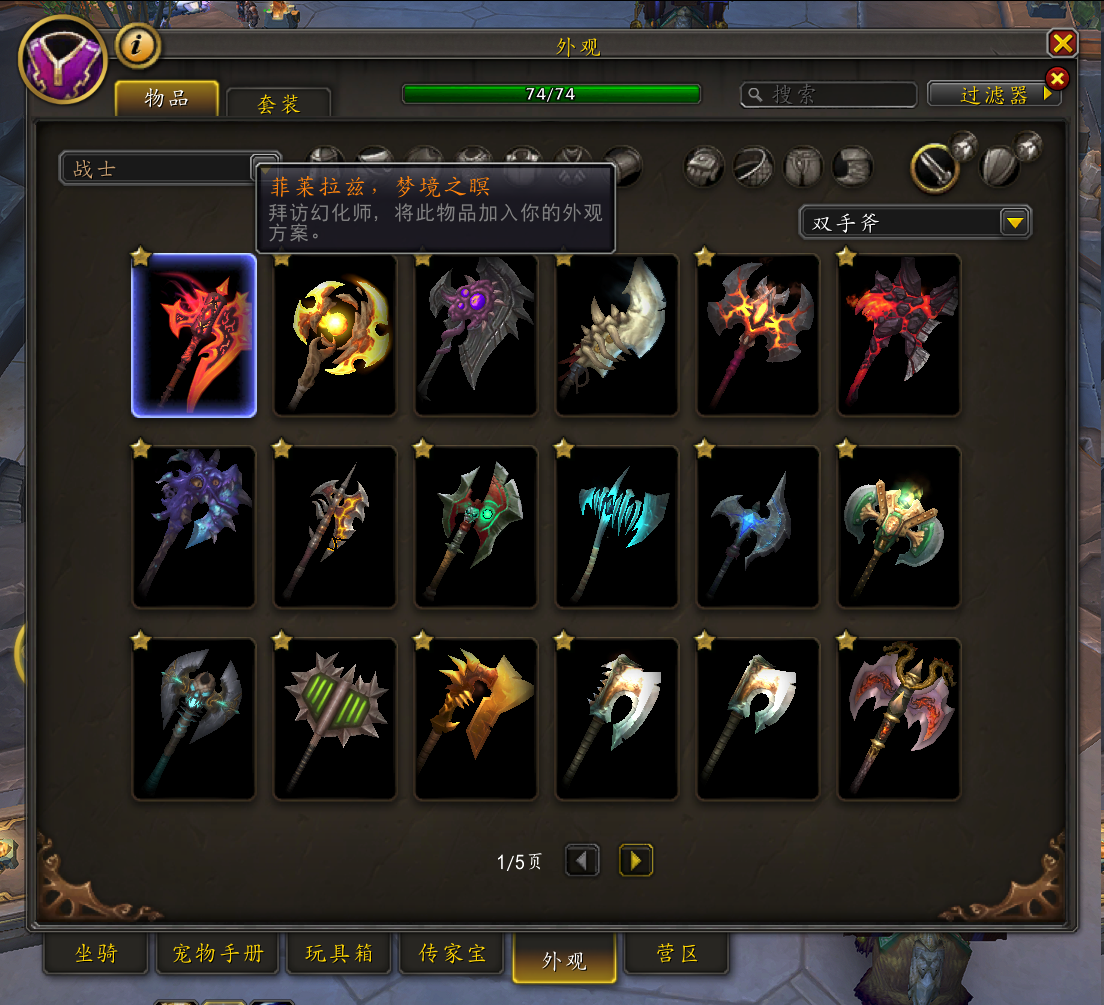Open the 宠物手册 pet journal tab
This screenshot has height=1005, width=1104.
(217, 954)
